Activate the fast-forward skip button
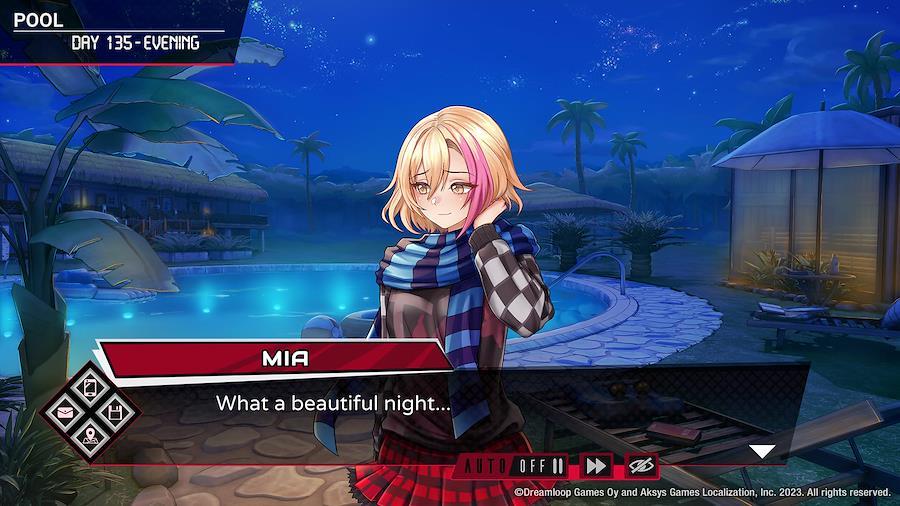Image resolution: width=900 pixels, height=506 pixels. pos(596,466)
